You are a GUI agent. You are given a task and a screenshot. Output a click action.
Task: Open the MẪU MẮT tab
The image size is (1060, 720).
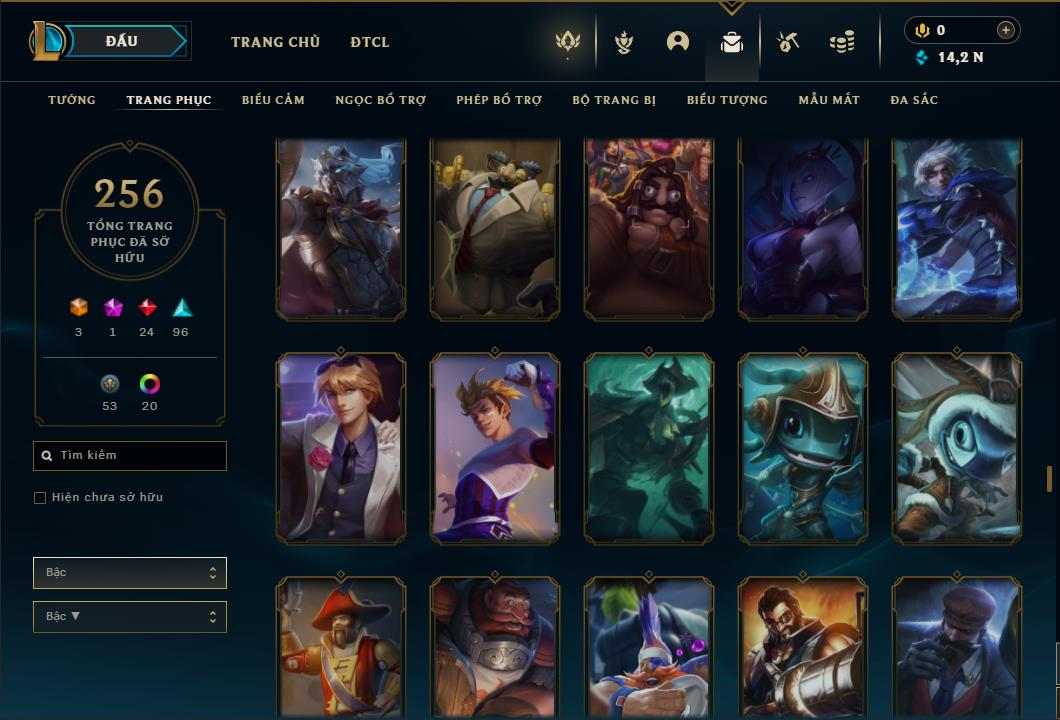pos(829,100)
